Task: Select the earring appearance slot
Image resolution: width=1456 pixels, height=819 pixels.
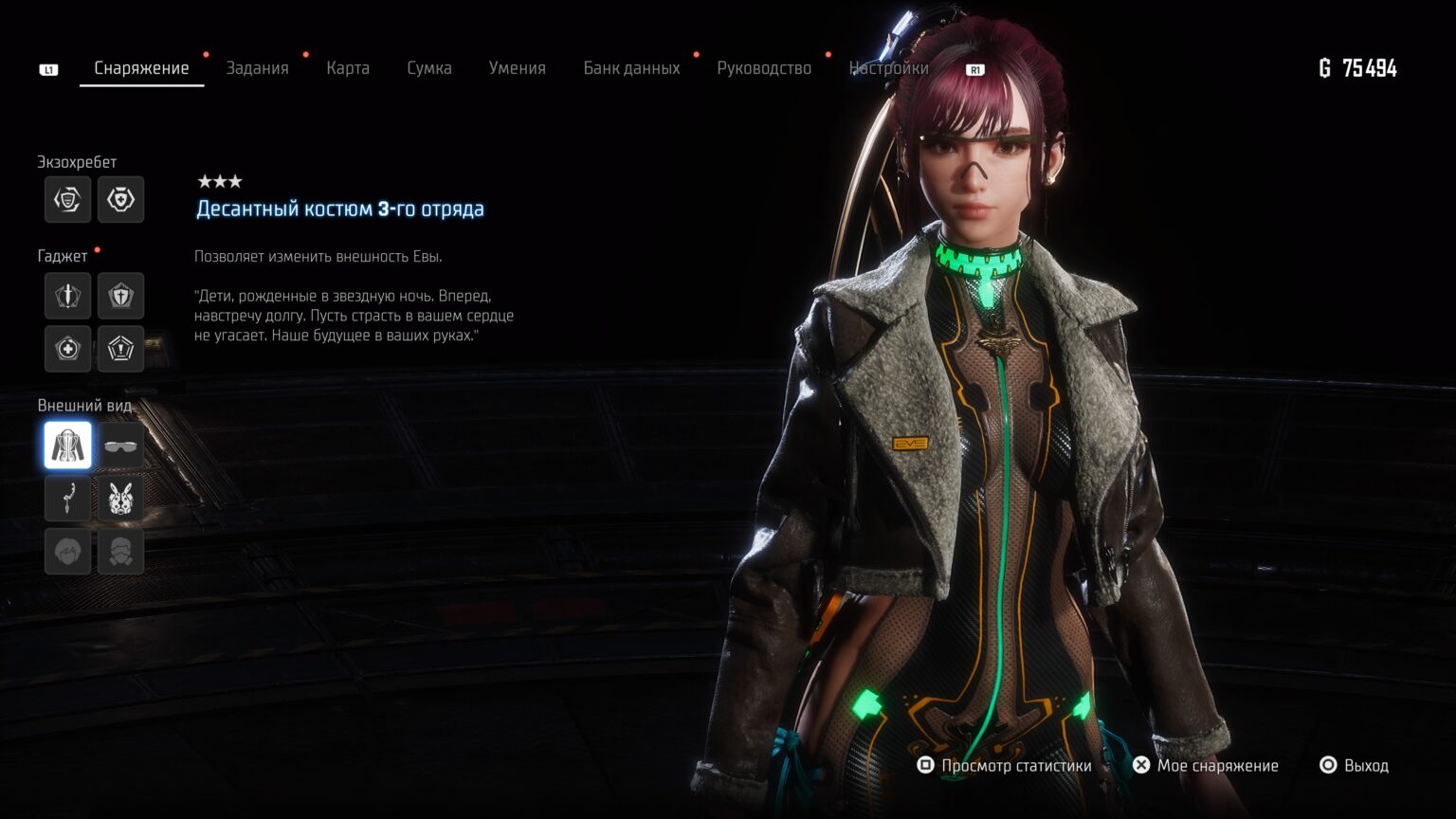Action: (x=68, y=499)
